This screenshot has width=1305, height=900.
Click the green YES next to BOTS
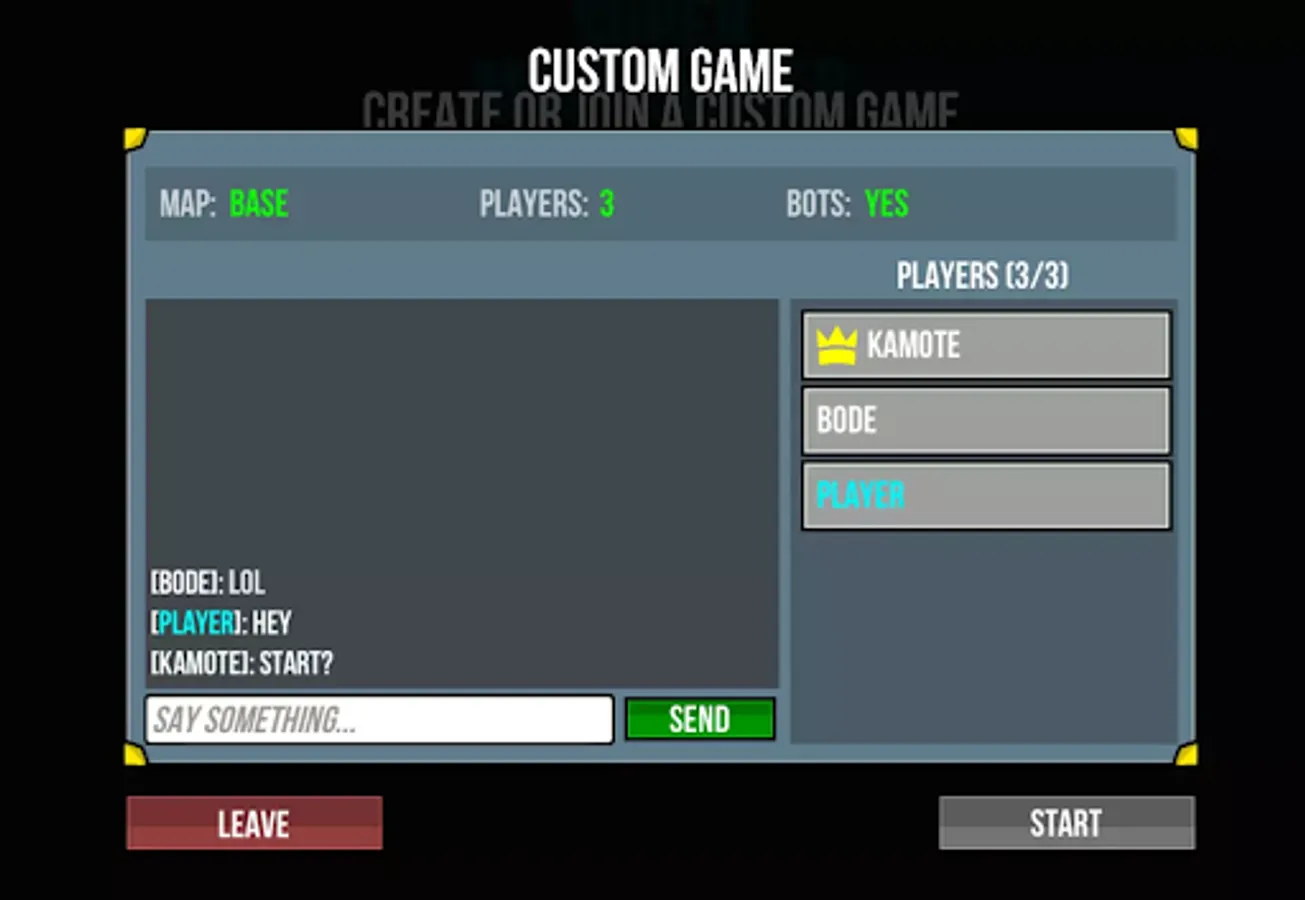886,203
